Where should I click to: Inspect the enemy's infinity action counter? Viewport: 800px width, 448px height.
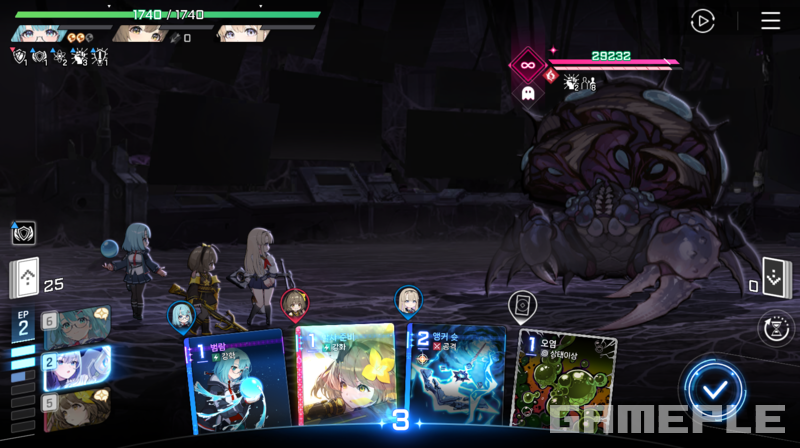tap(527, 65)
